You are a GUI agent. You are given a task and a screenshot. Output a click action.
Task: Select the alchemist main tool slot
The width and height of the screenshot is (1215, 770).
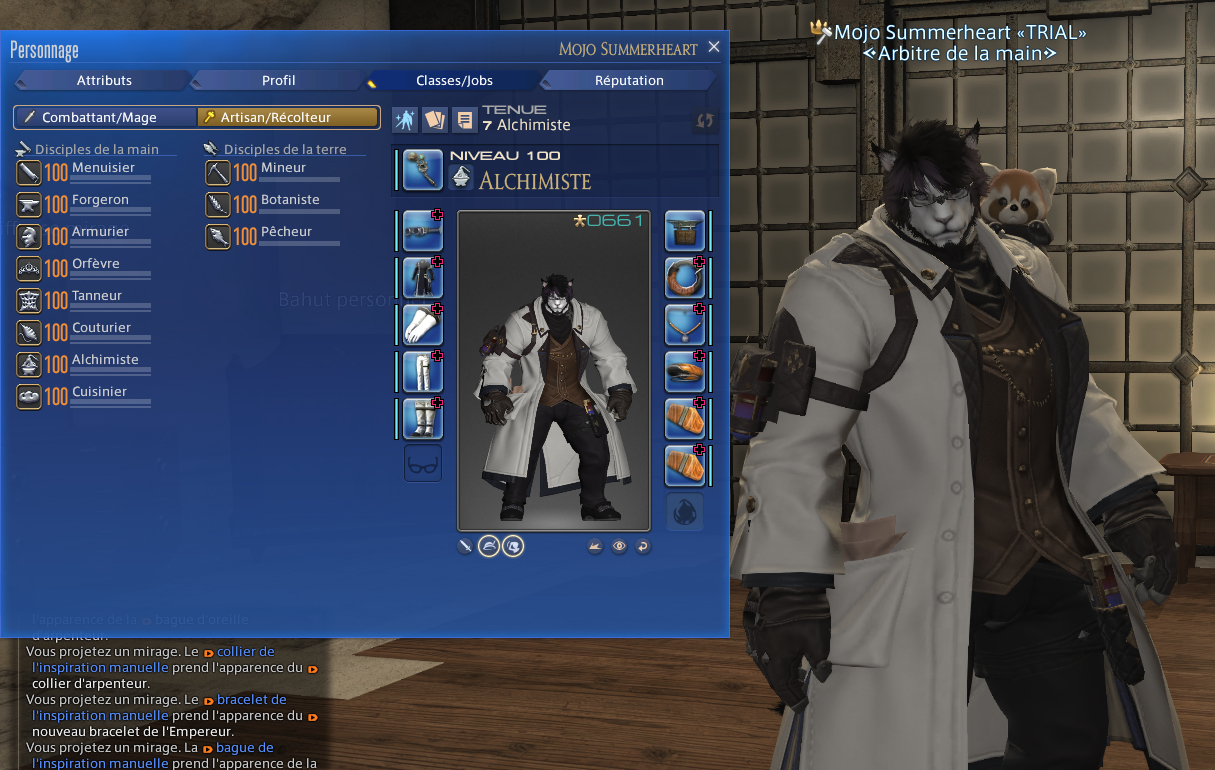423,170
